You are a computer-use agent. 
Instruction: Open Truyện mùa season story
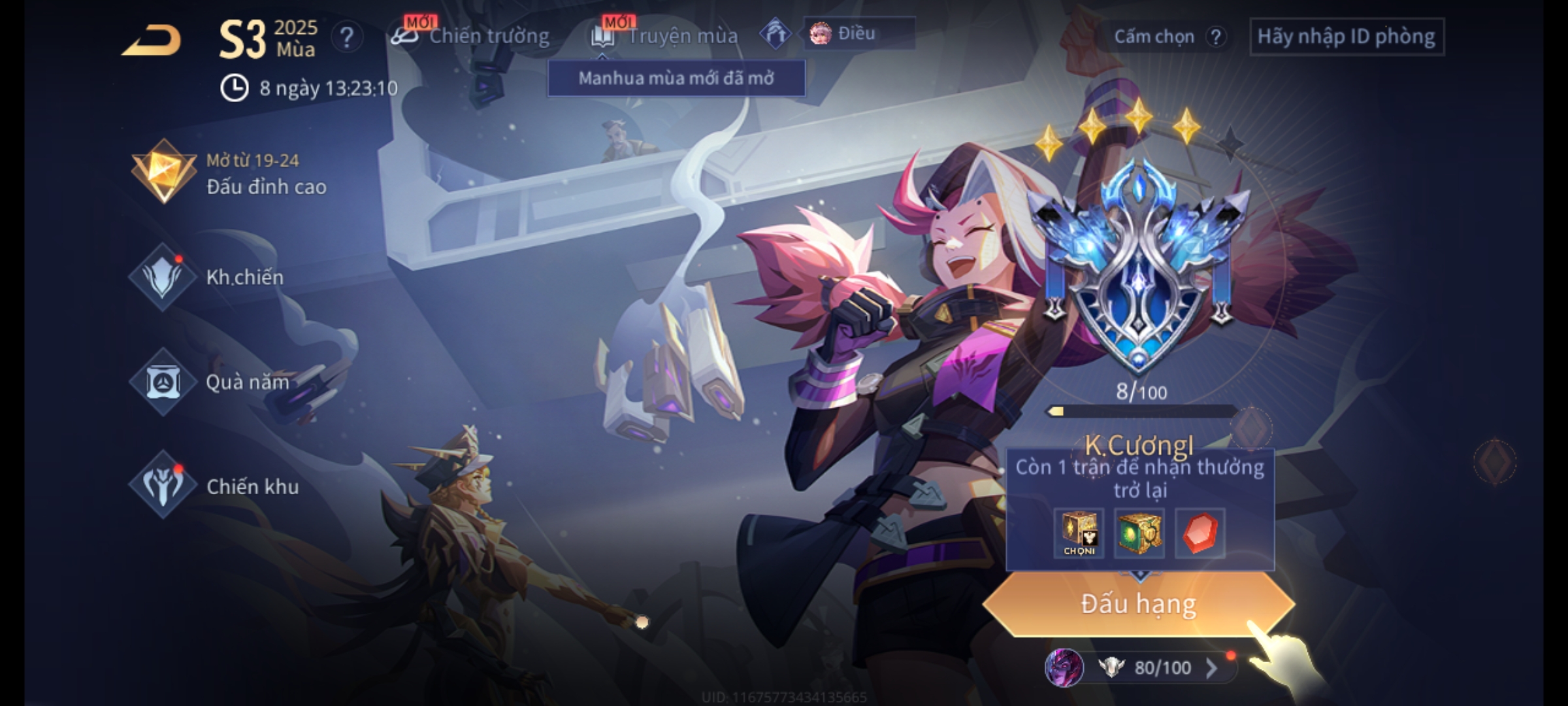point(665,36)
